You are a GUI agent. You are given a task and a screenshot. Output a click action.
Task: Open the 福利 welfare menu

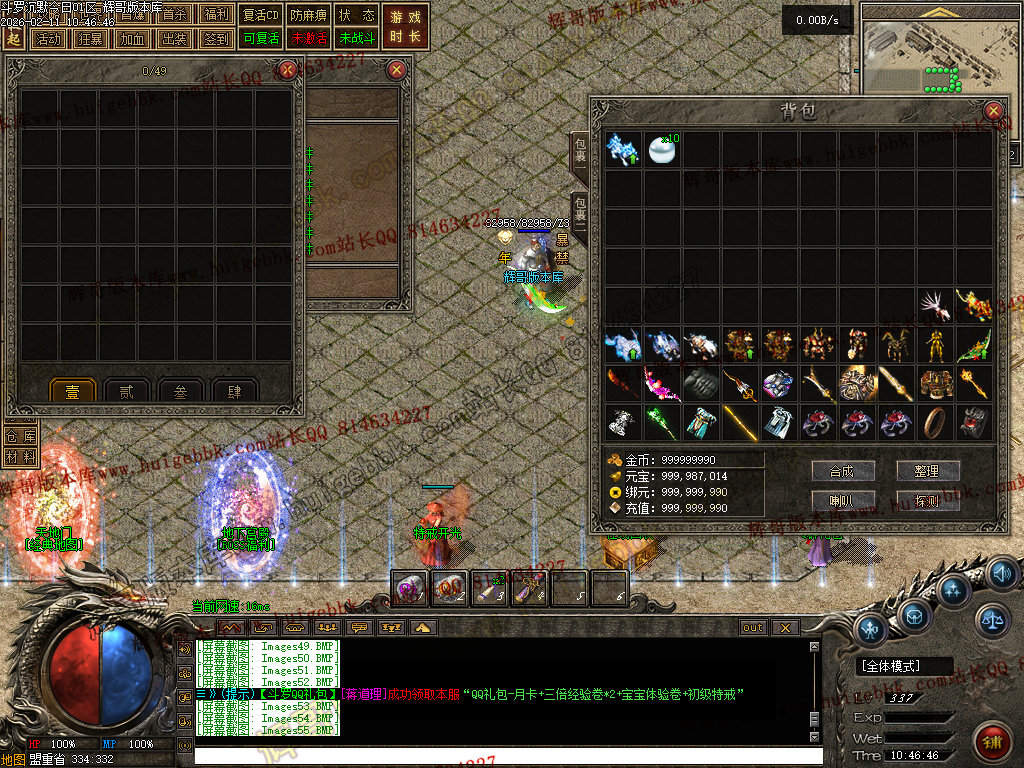point(215,15)
